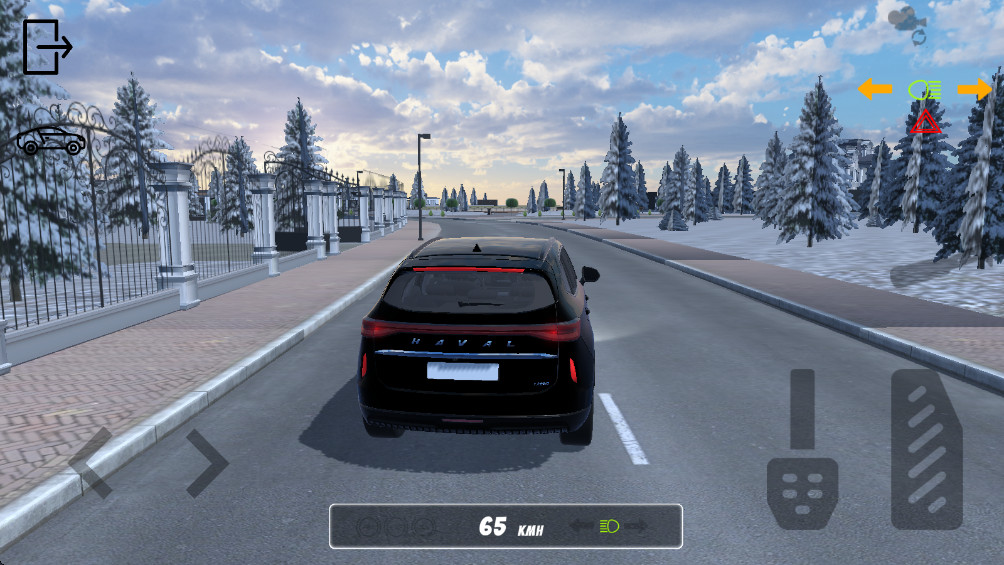Turn on the red hazard warning triangle
Viewport: 1004px width, 565px height.
coord(925,123)
